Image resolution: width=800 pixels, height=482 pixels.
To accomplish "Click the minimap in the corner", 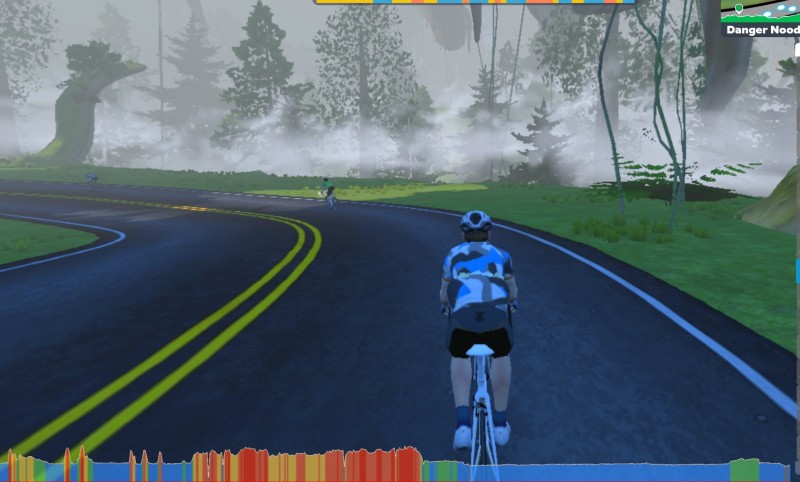I will coord(760,11).
